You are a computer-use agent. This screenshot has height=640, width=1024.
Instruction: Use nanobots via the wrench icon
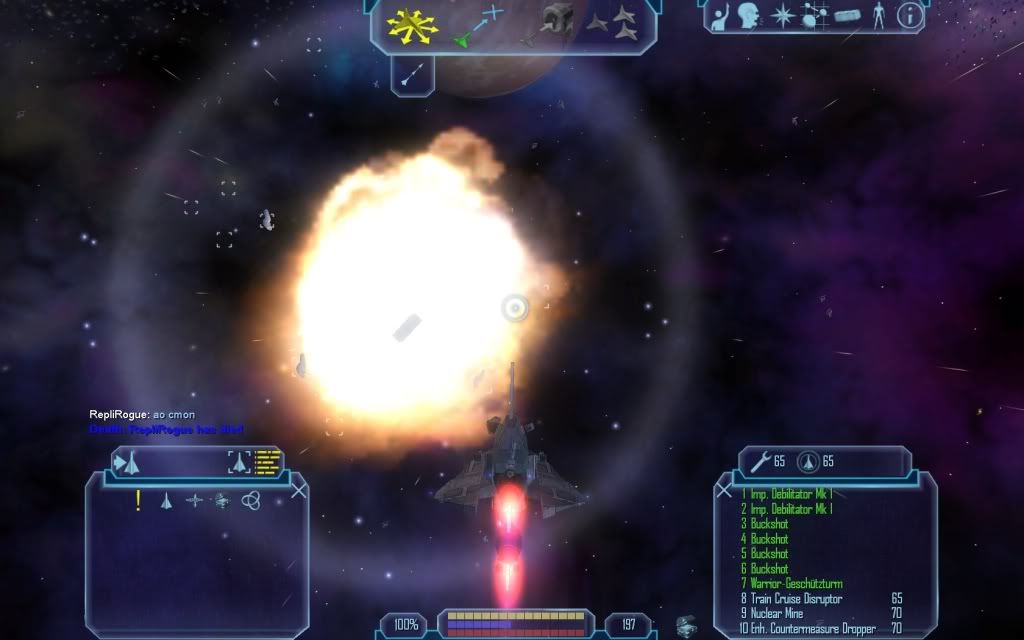point(759,461)
